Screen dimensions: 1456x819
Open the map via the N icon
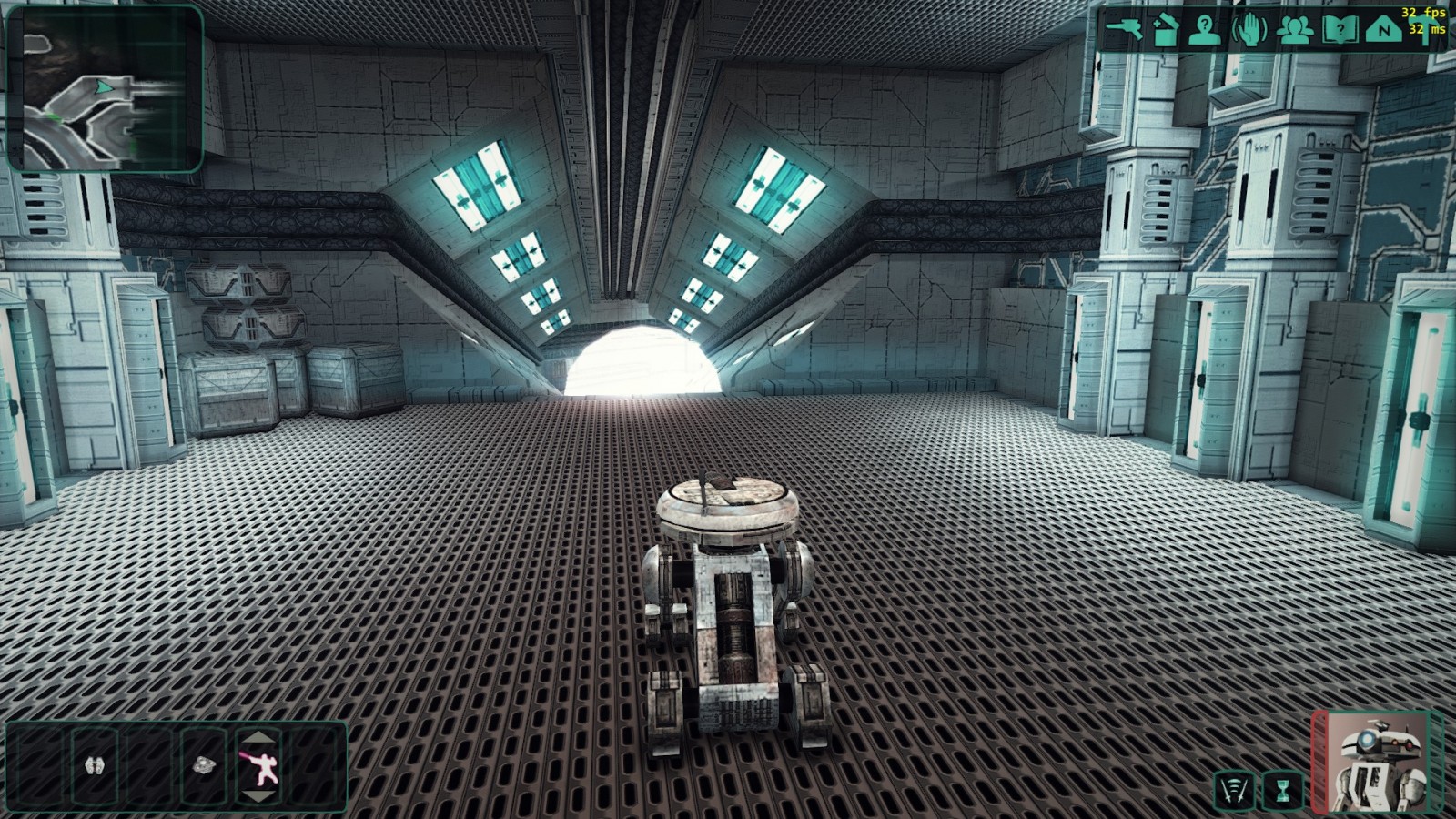point(1383,30)
